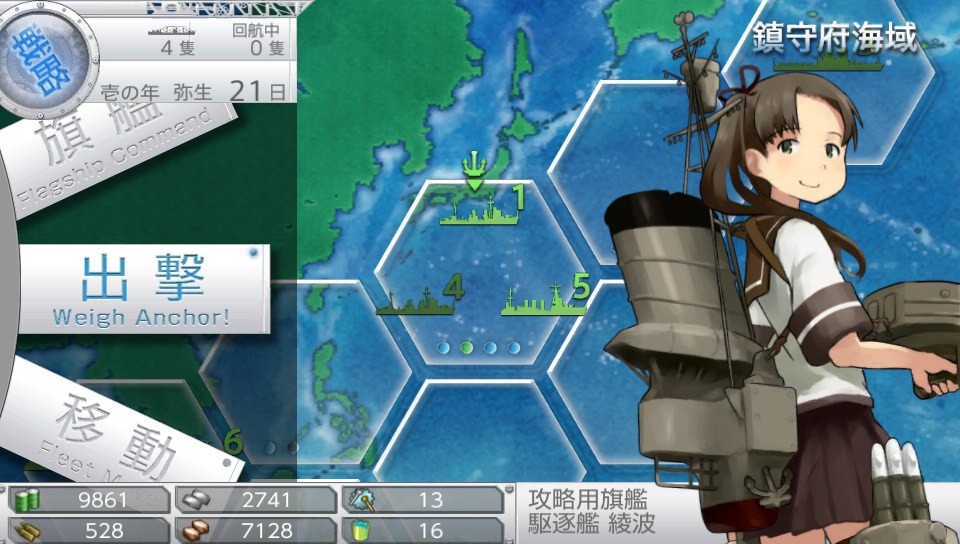Select fleet 4 ship marker
960x544 pixels.
pyautogui.click(x=418, y=298)
